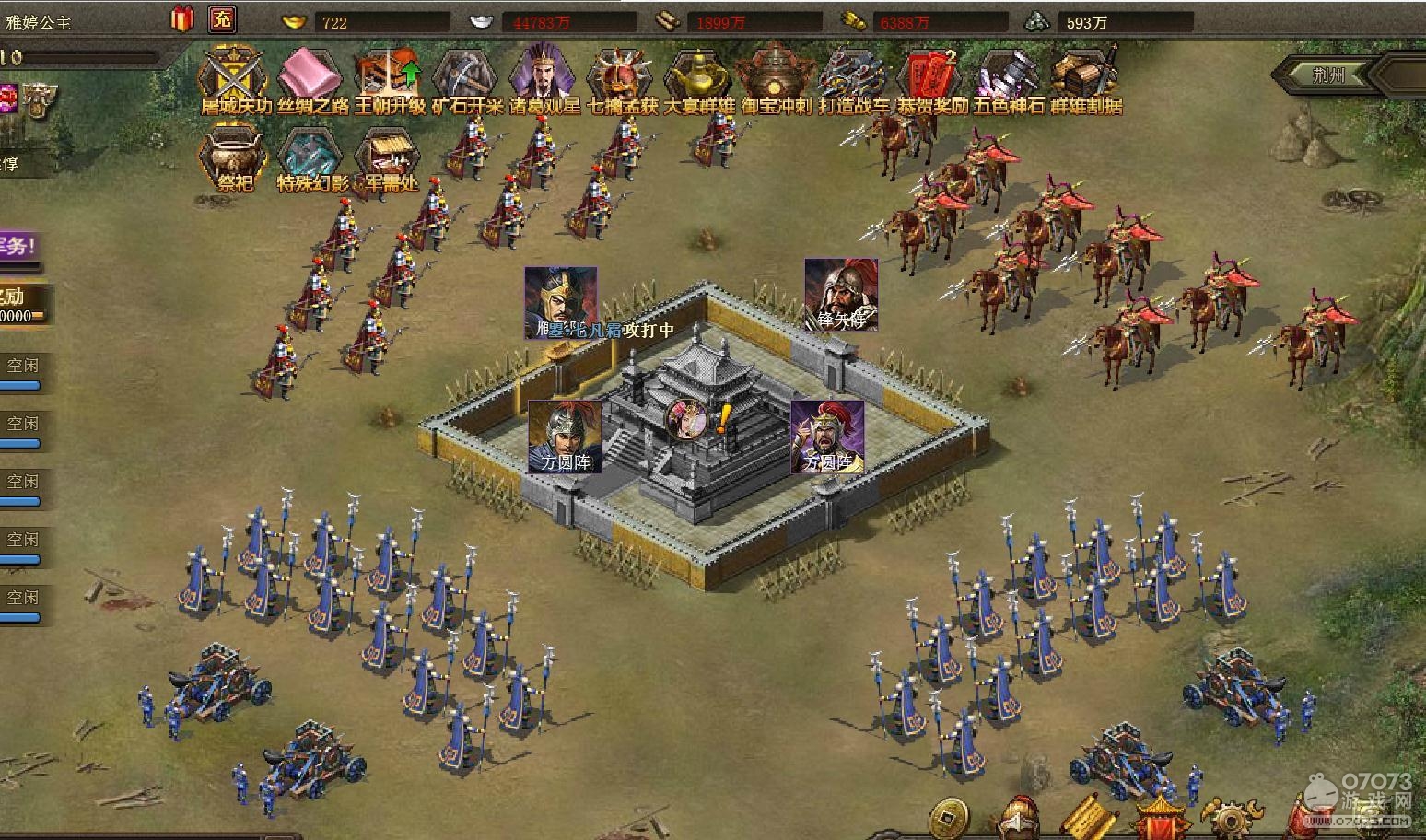Image resolution: width=1426 pixels, height=840 pixels.
Task: Click the 荆州 region button
Action: pos(1327,76)
